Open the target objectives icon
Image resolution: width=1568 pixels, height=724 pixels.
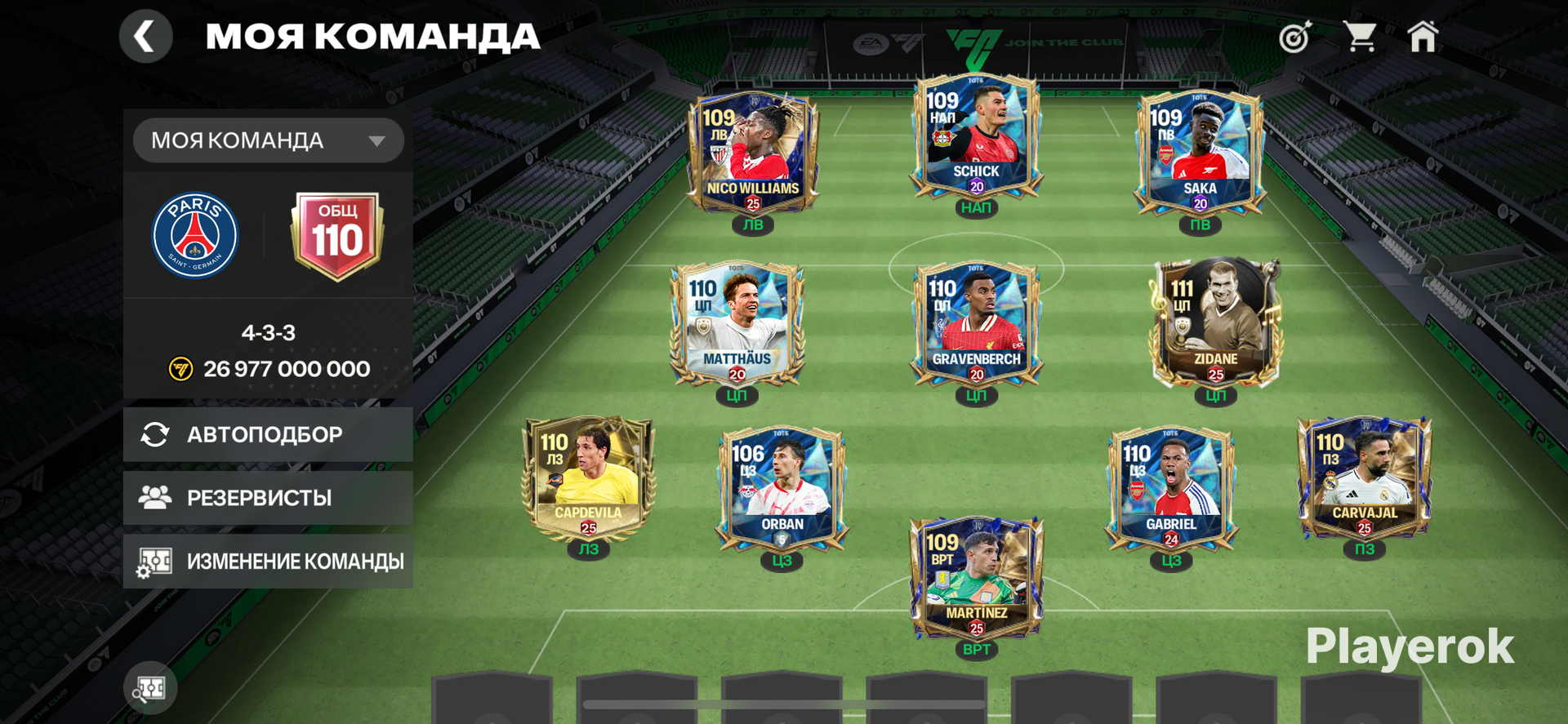coord(1294,38)
